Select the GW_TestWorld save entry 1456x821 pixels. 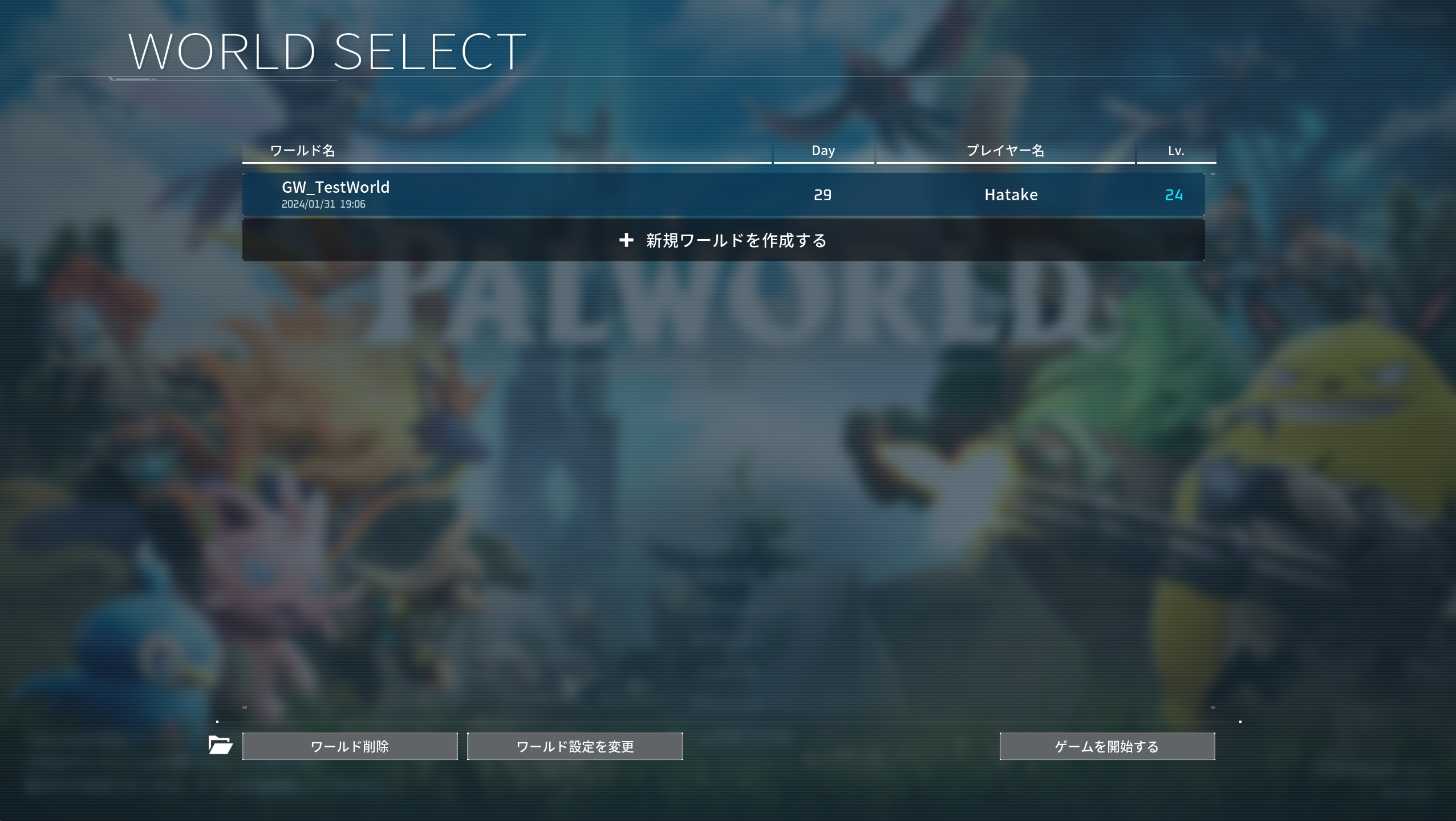[x=723, y=194]
